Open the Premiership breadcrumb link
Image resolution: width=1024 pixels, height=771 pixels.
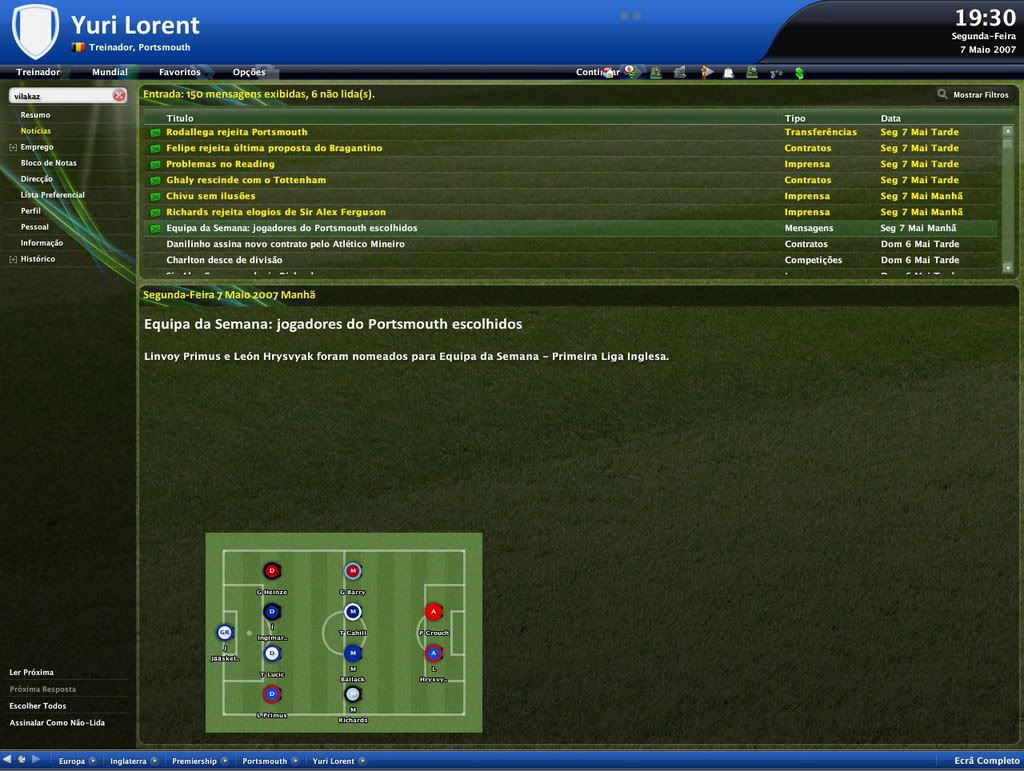(194, 761)
